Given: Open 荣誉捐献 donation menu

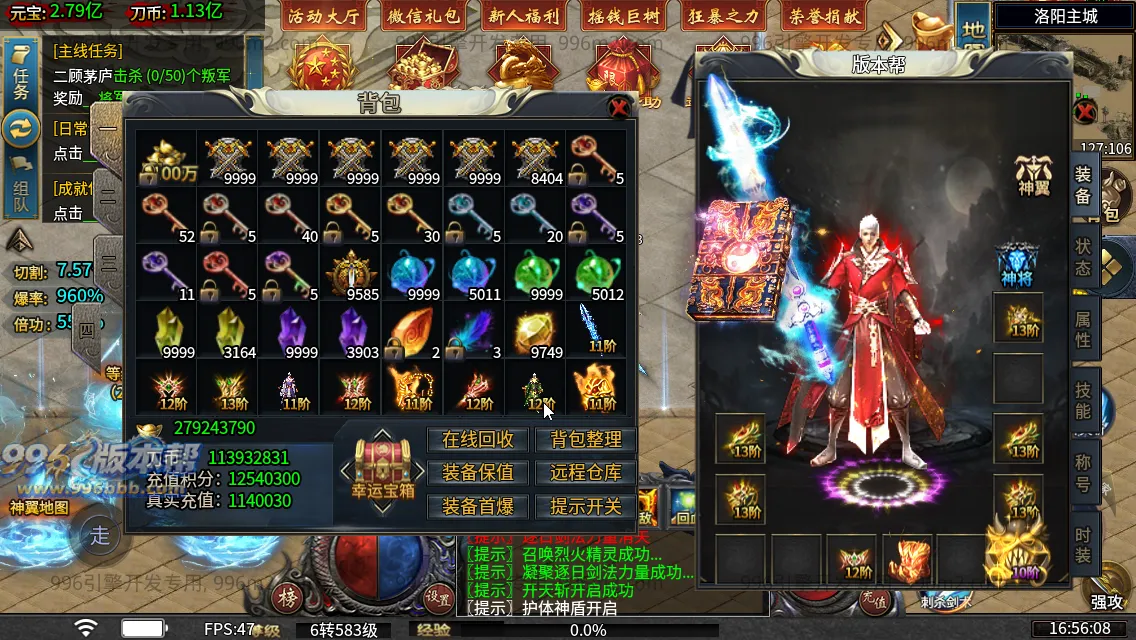Looking at the screenshot, I should click(x=825, y=16).
